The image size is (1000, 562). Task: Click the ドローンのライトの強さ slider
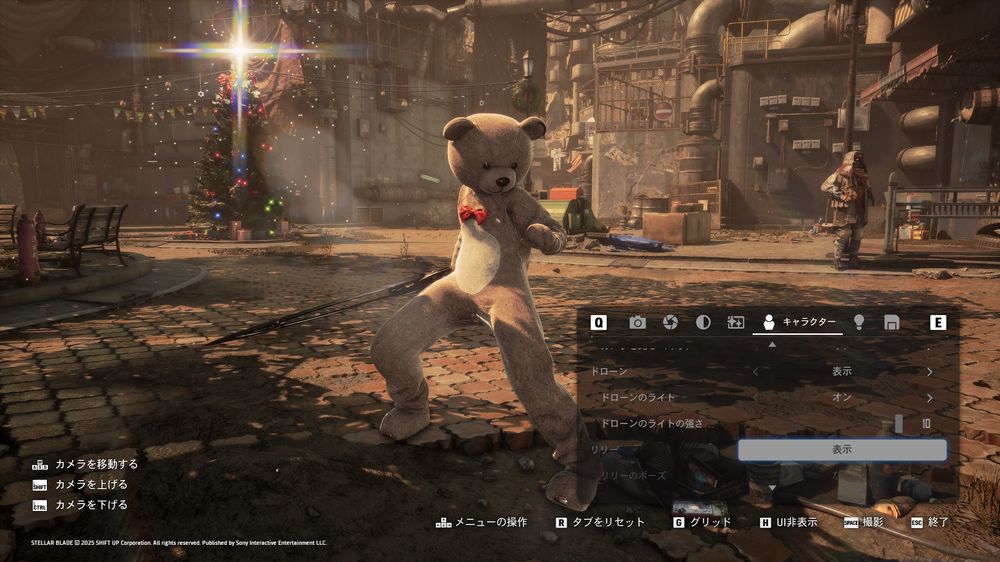pyautogui.click(x=899, y=424)
